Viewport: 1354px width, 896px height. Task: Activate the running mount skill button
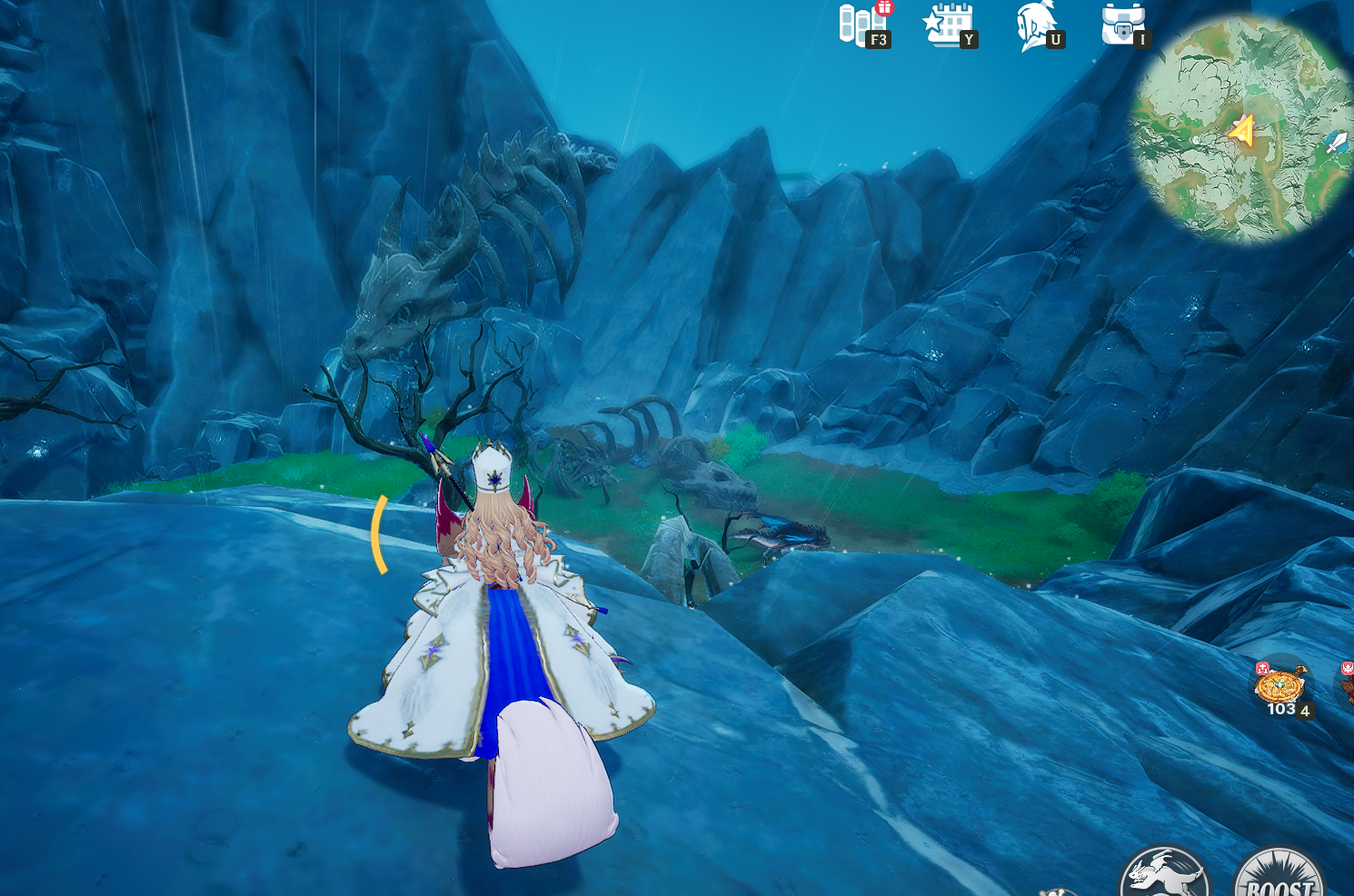(1164, 874)
